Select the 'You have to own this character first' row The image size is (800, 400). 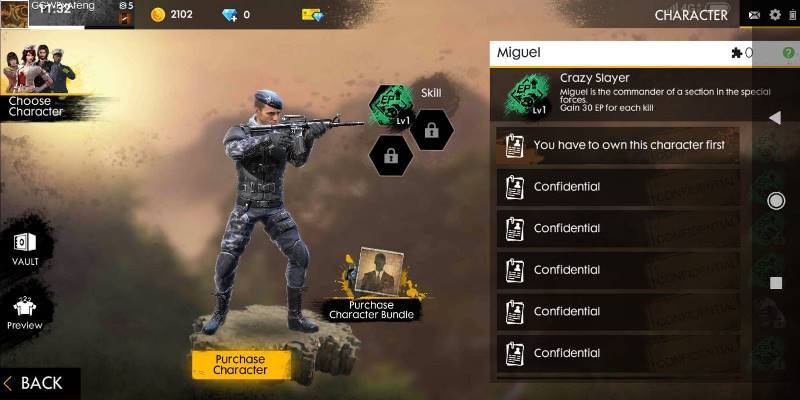(x=618, y=145)
